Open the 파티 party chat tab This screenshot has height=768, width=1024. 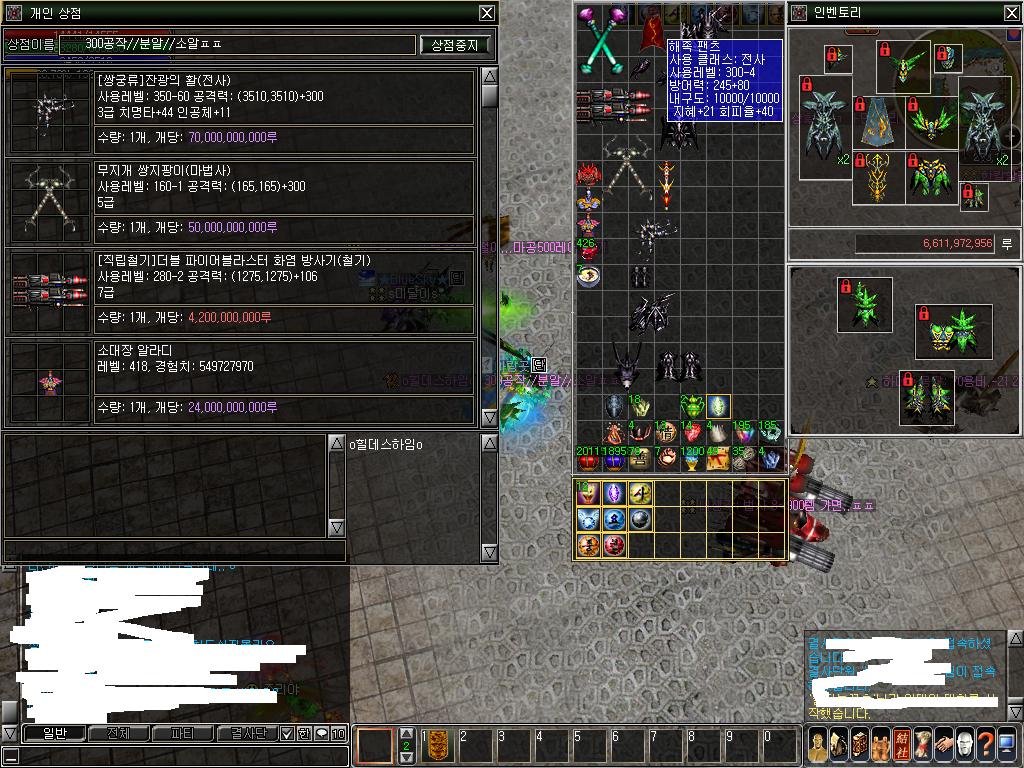tap(182, 733)
